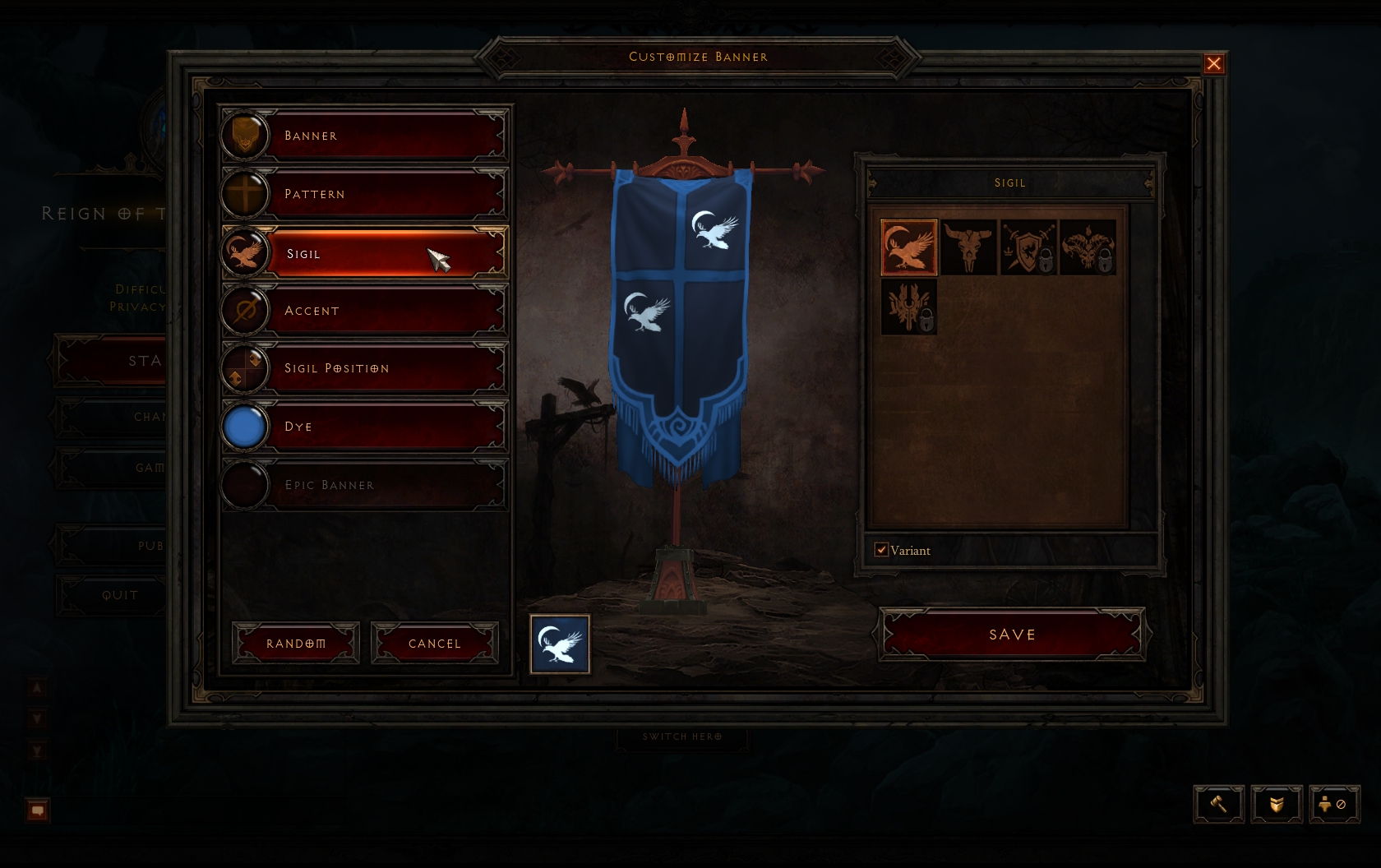
Task: Click the hammer icon in bottom bar
Action: (x=1219, y=804)
